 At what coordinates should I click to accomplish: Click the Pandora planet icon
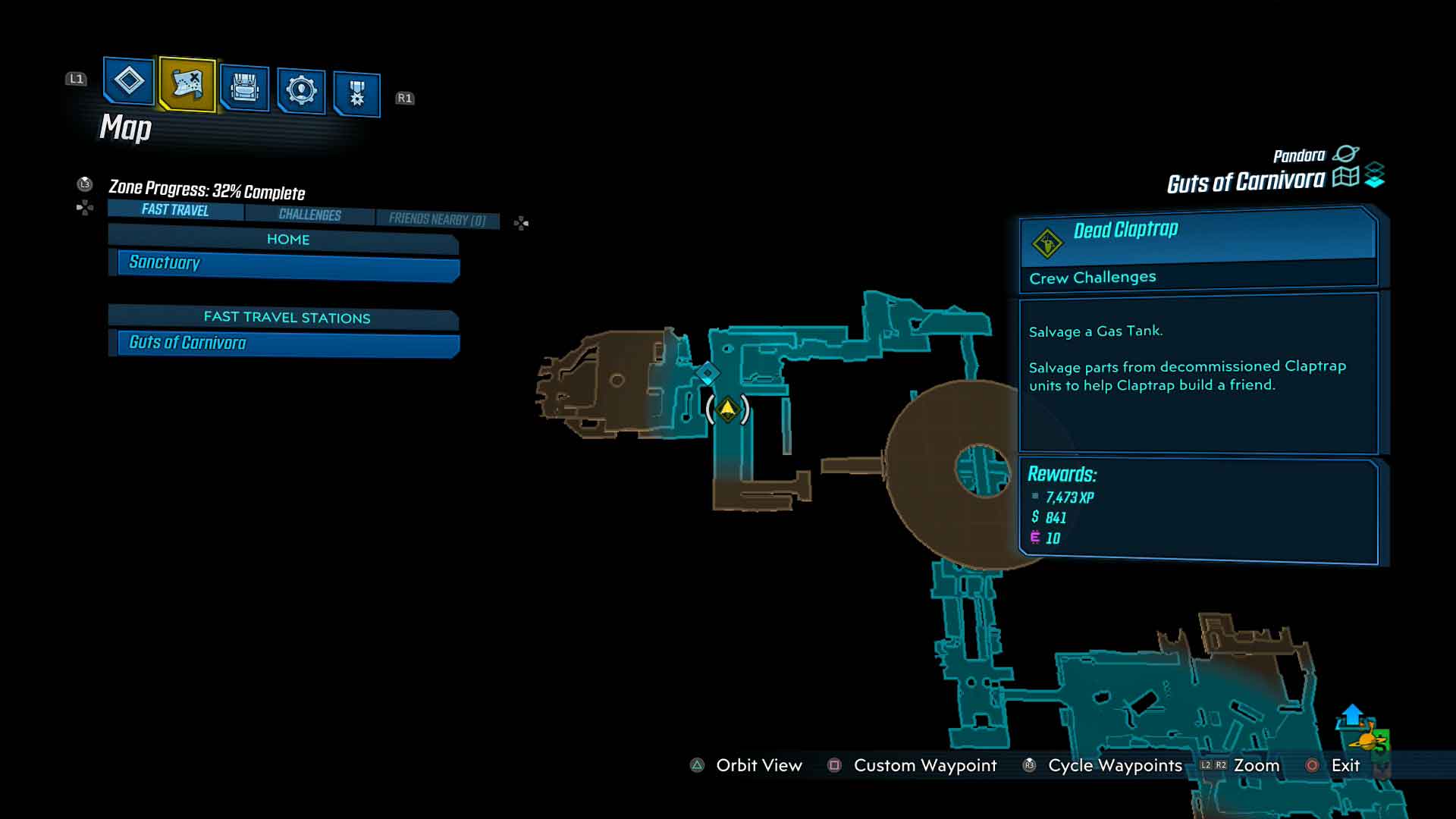coord(1345,154)
